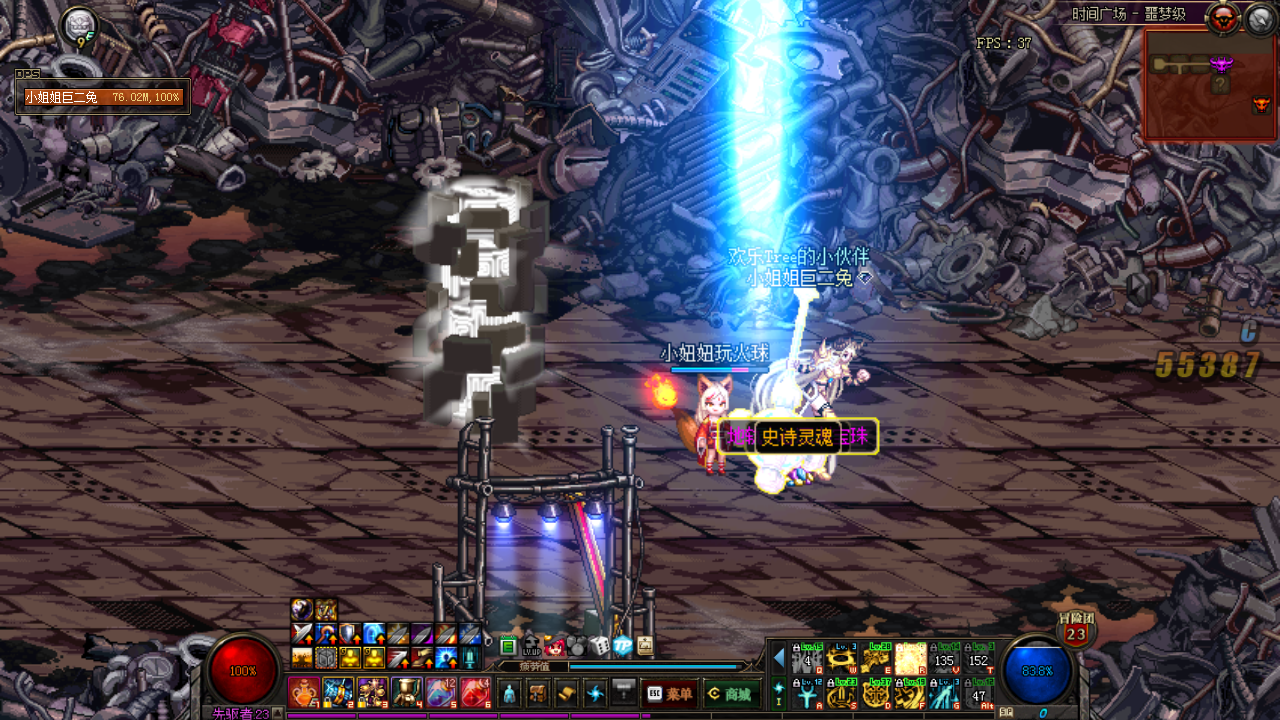Open the green calendar icon
1280x720 pixels.
click(x=508, y=646)
